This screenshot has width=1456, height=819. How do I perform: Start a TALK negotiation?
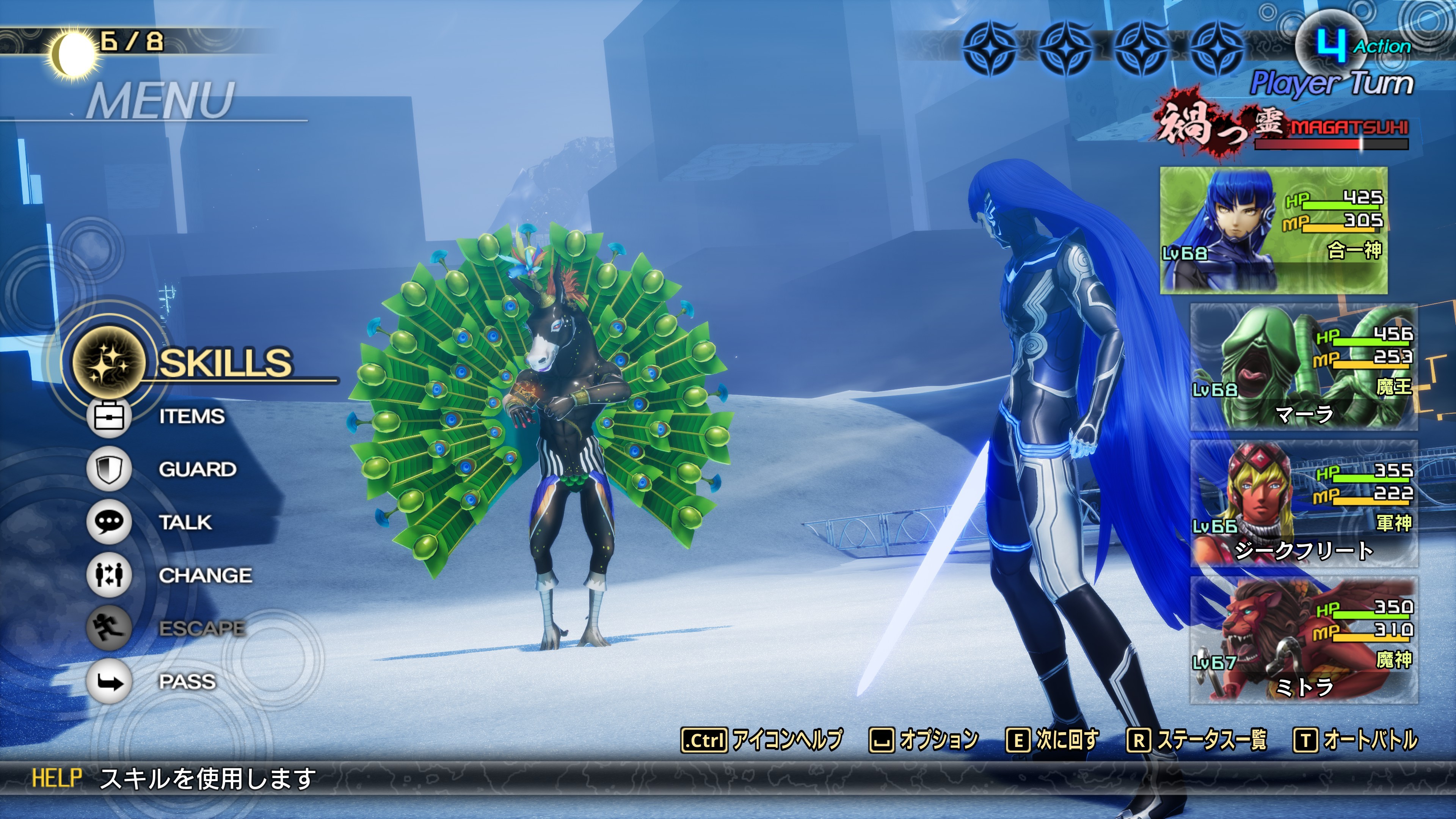coord(185,522)
